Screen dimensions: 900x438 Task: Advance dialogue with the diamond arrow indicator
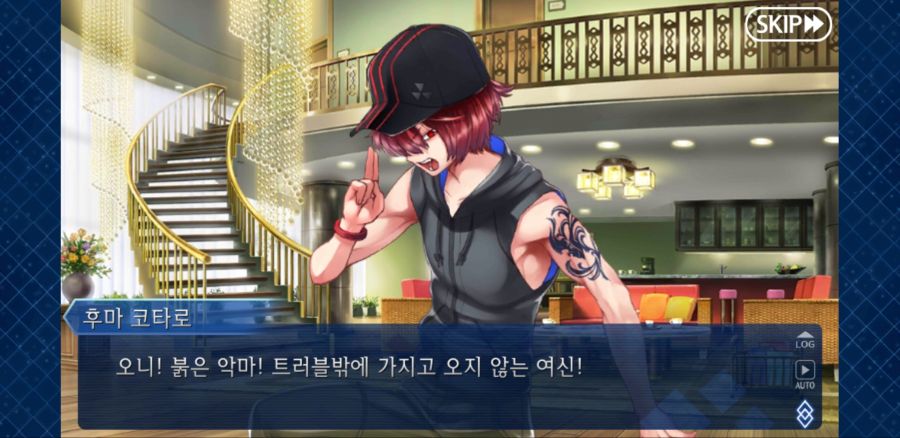coord(804,412)
